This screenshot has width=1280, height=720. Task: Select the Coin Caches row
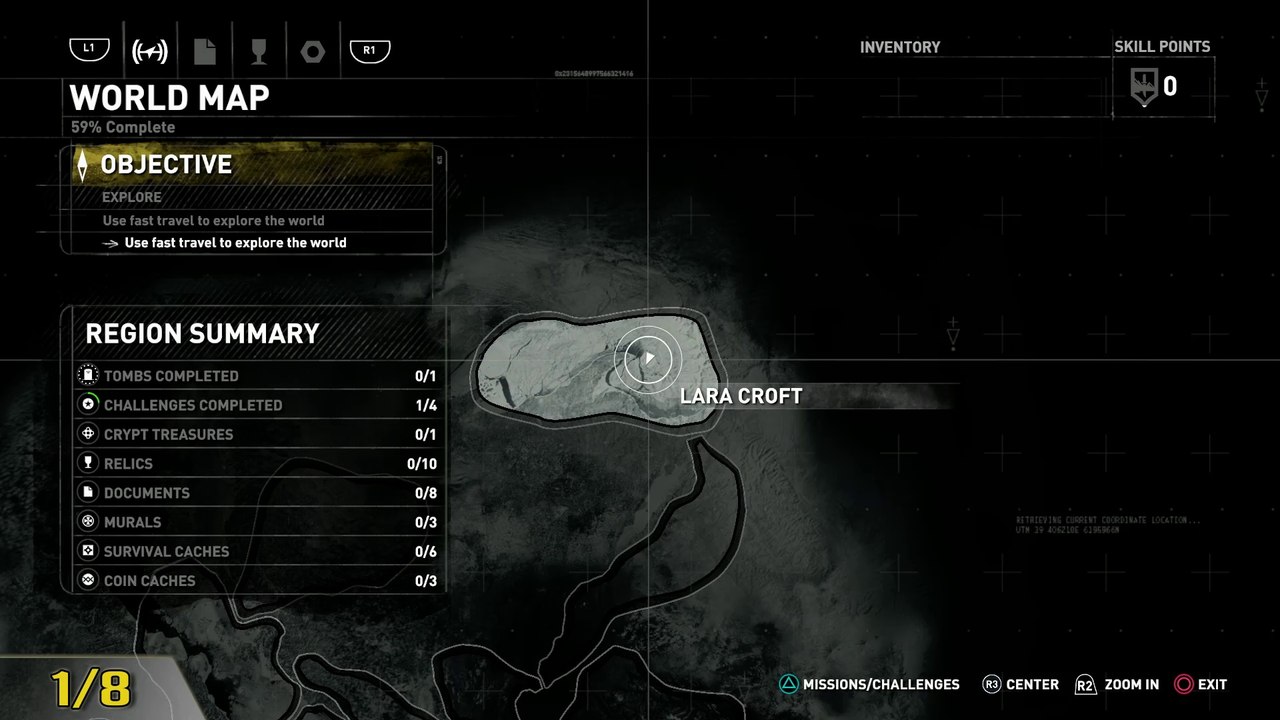point(256,580)
